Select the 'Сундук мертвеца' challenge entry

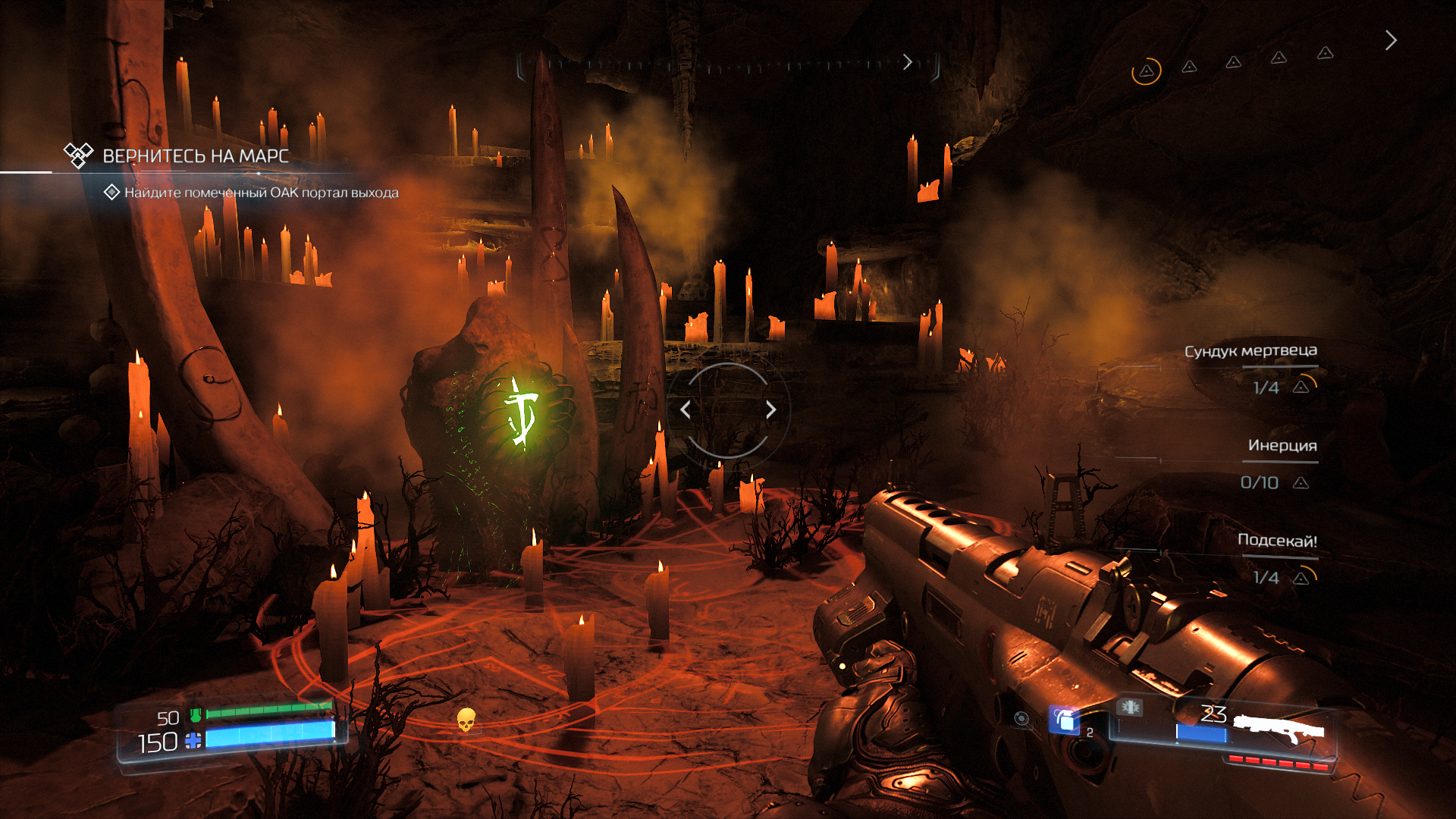click(x=1250, y=351)
